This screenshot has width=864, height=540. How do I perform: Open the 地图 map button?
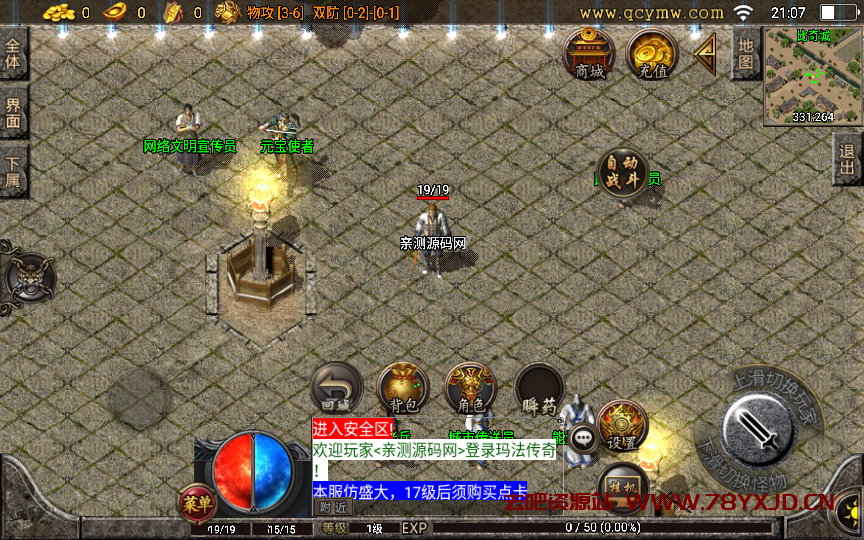click(x=746, y=53)
